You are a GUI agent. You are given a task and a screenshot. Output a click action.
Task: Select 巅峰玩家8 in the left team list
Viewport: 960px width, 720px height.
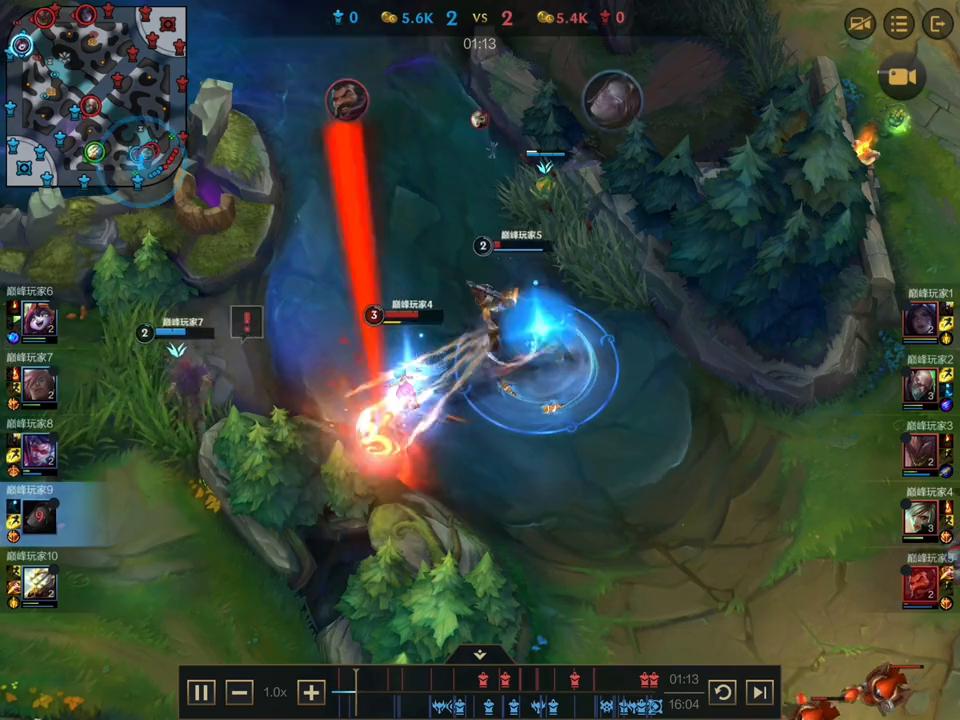tap(40, 454)
